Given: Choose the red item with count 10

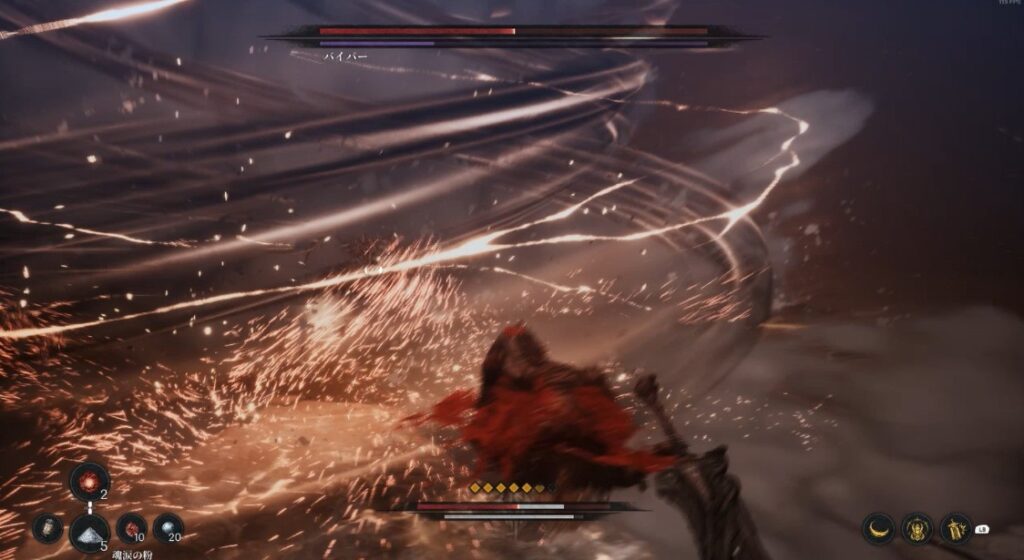Looking at the screenshot, I should pyautogui.click(x=131, y=527).
